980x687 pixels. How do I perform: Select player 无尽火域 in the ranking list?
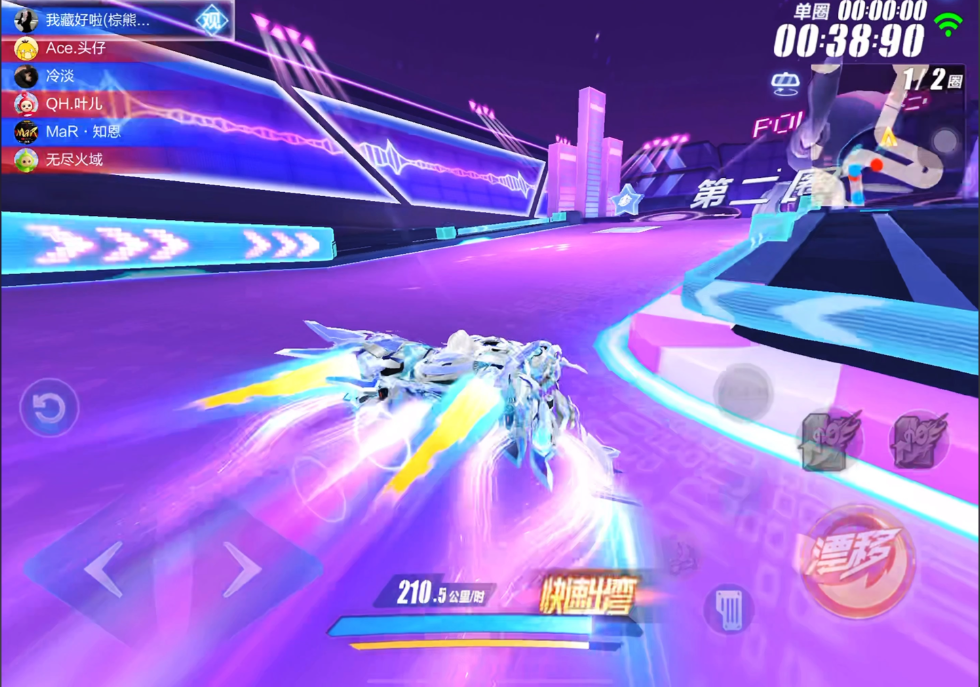[x=73, y=159]
